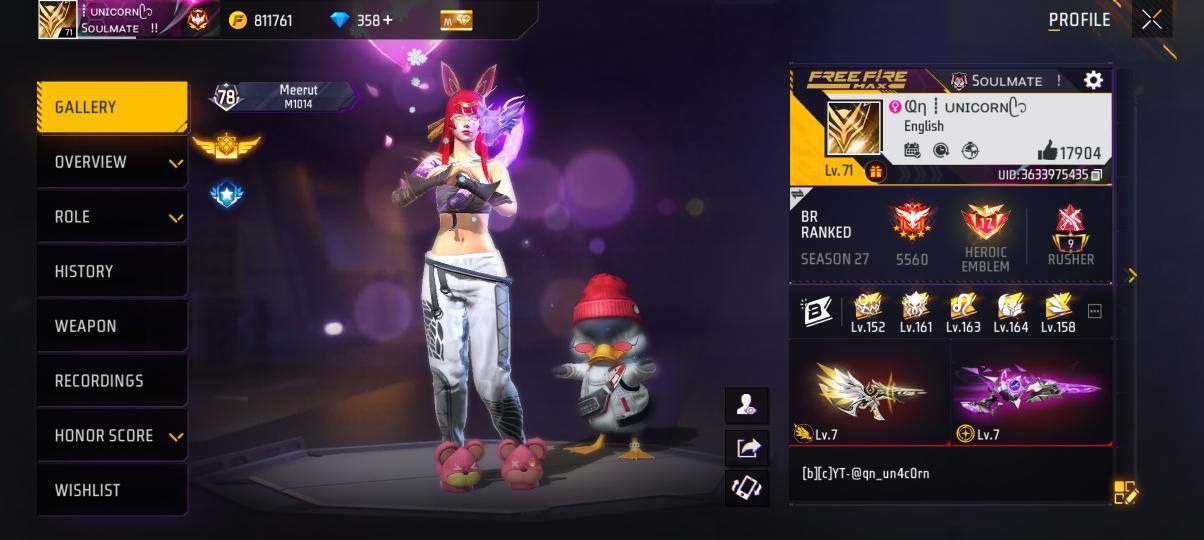This screenshot has height=540, width=1204.
Task: Select the golden winged Lv.7 weapon skin
Action: [869, 392]
